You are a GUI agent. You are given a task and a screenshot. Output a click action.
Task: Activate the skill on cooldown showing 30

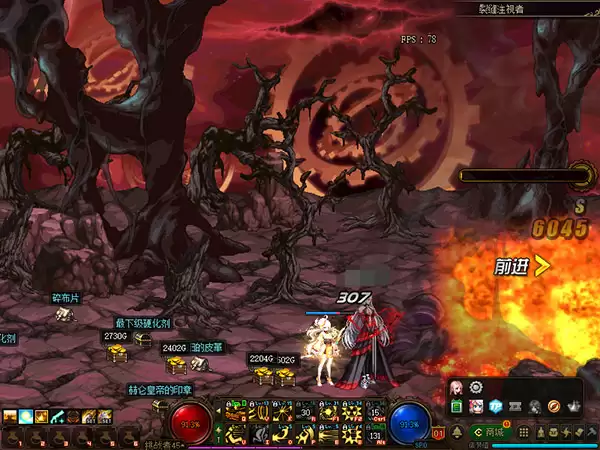(x=305, y=414)
